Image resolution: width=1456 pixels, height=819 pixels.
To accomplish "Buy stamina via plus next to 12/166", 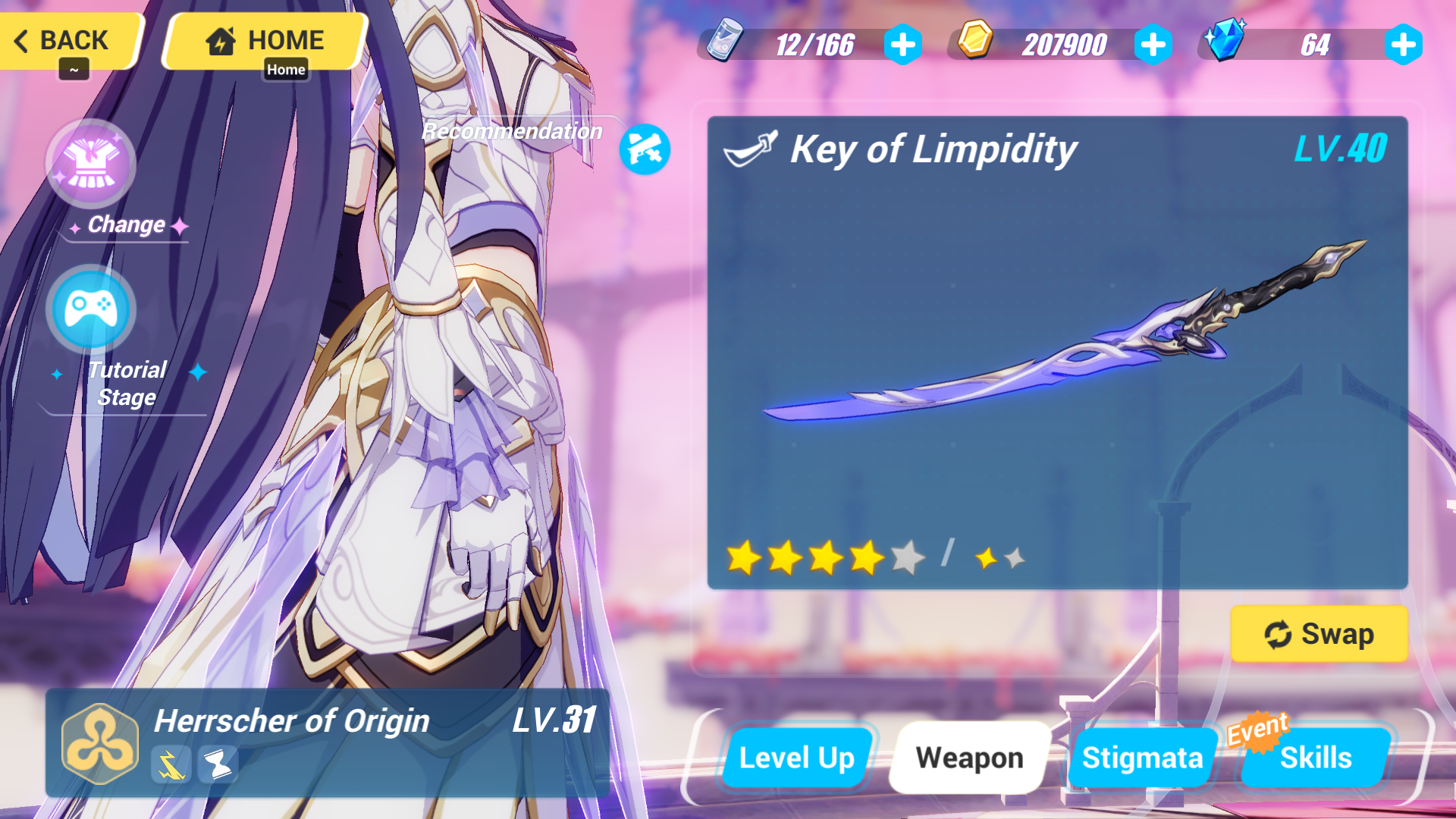I will (x=902, y=44).
